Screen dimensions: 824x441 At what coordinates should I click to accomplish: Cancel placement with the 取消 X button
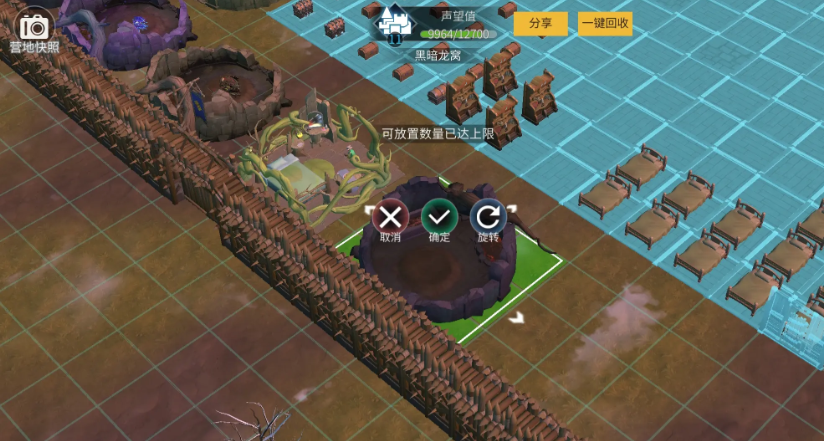point(390,216)
